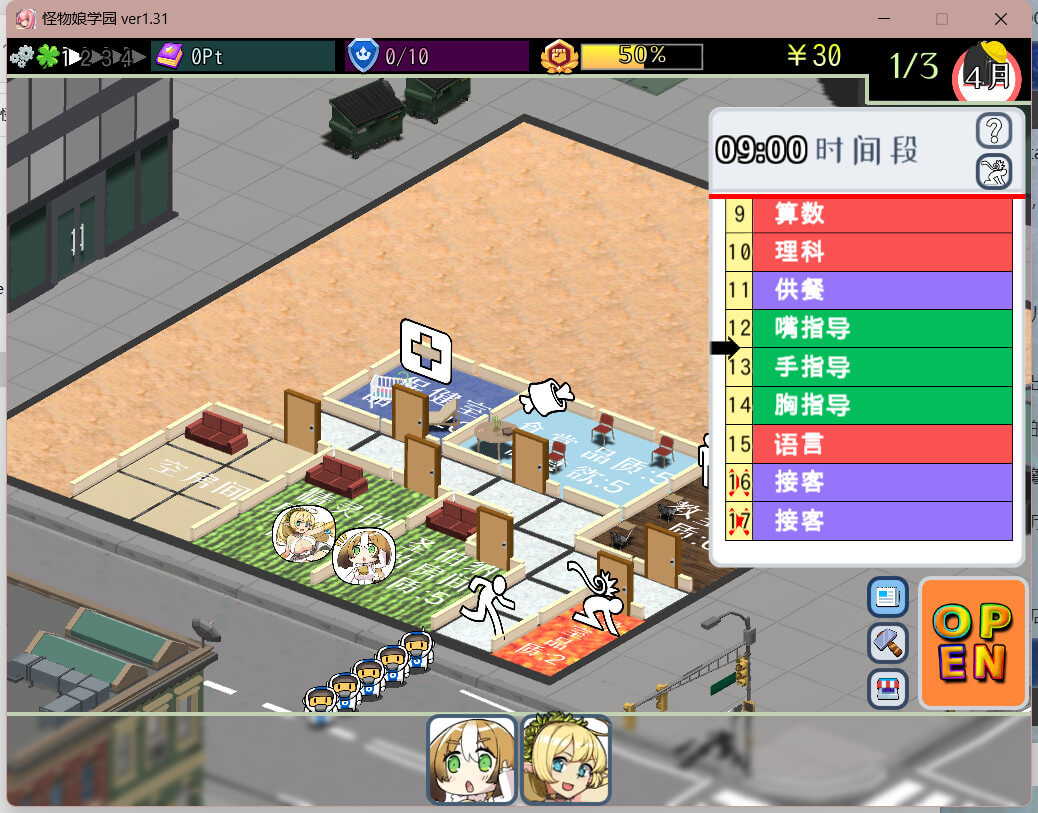
Task: Click the creature icon below the help button
Action: tap(993, 171)
